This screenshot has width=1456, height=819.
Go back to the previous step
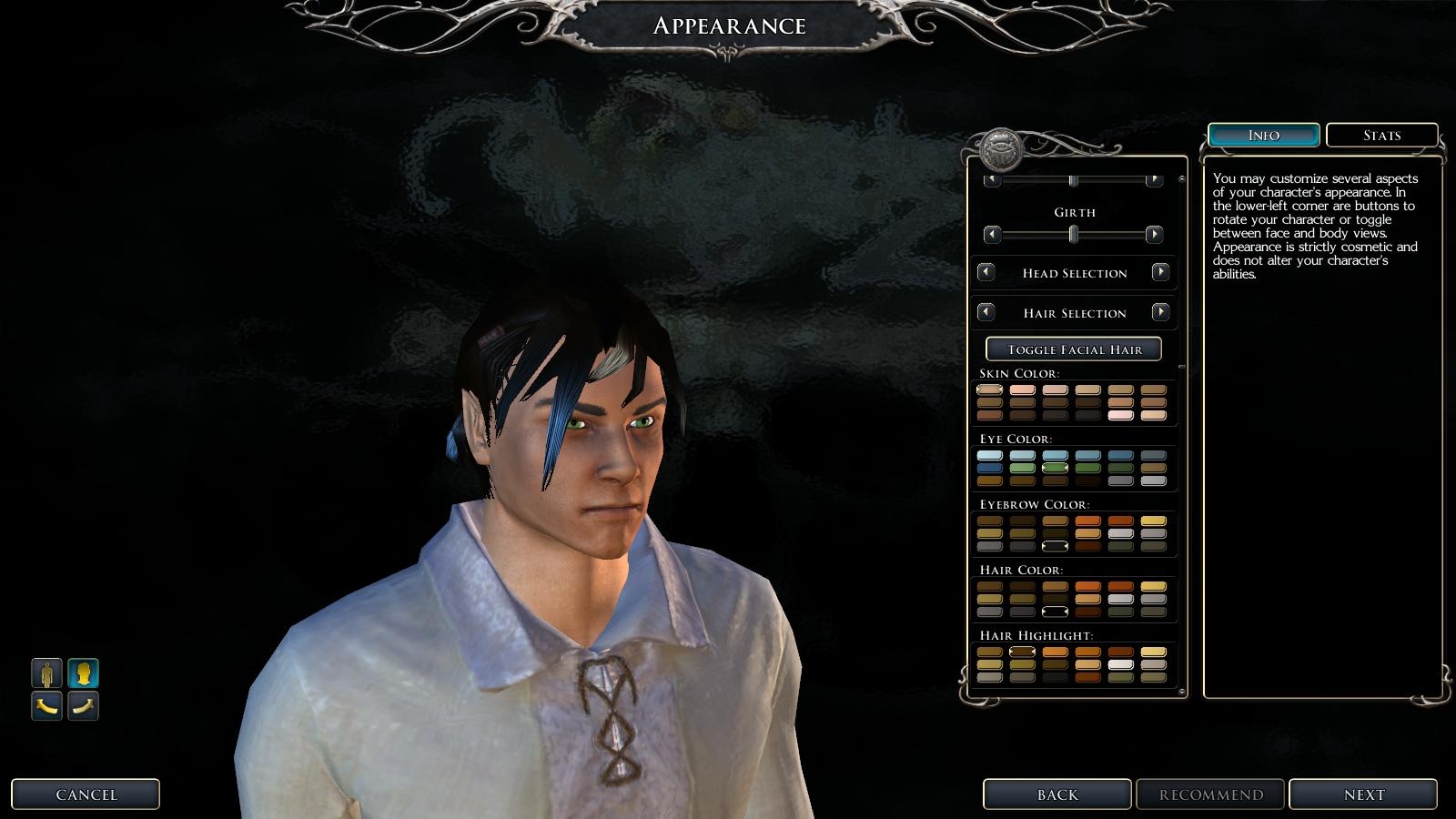click(x=1057, y=794)
